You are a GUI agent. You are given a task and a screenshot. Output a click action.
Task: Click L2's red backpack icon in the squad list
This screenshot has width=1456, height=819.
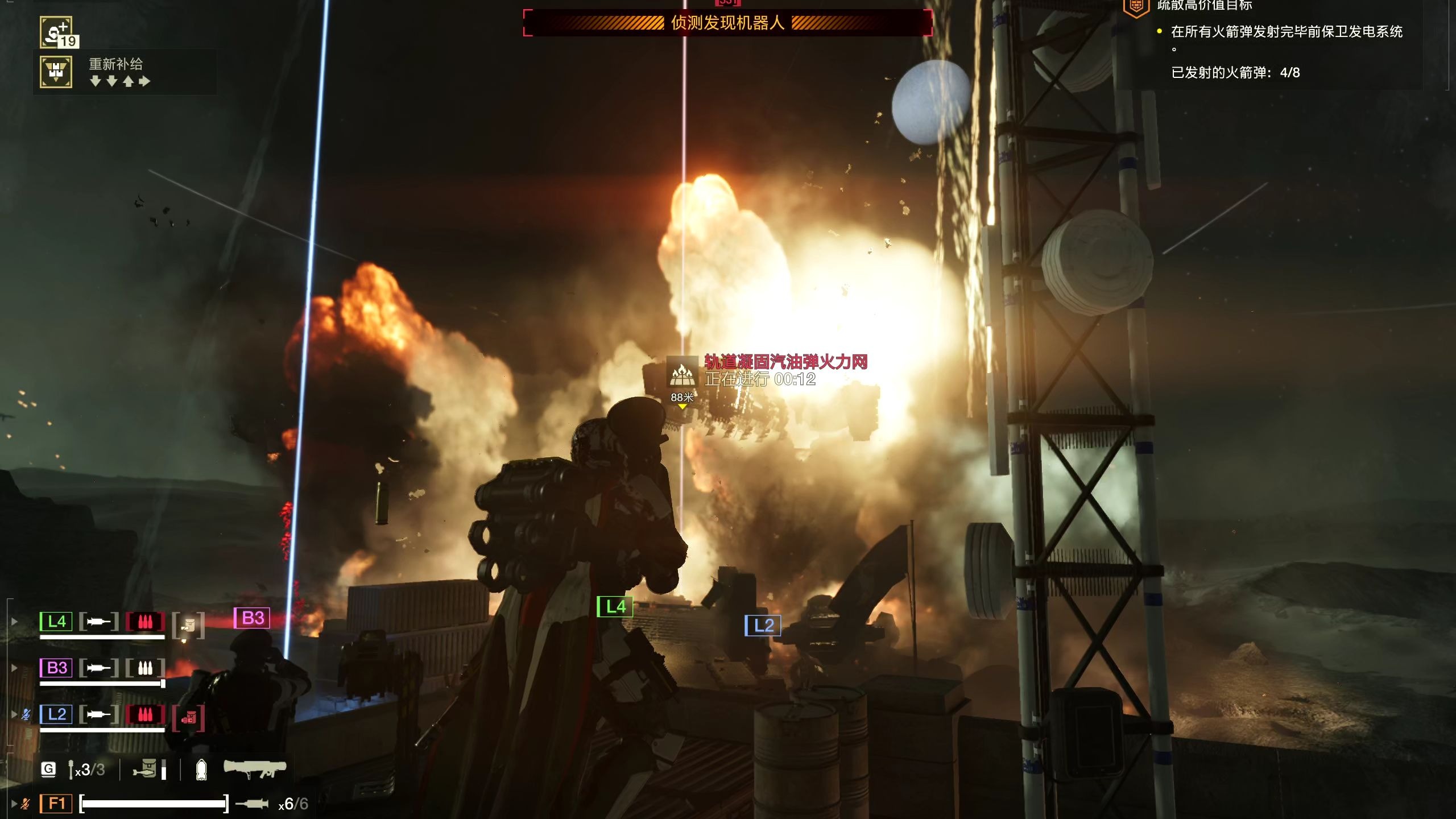pos(188,719)
